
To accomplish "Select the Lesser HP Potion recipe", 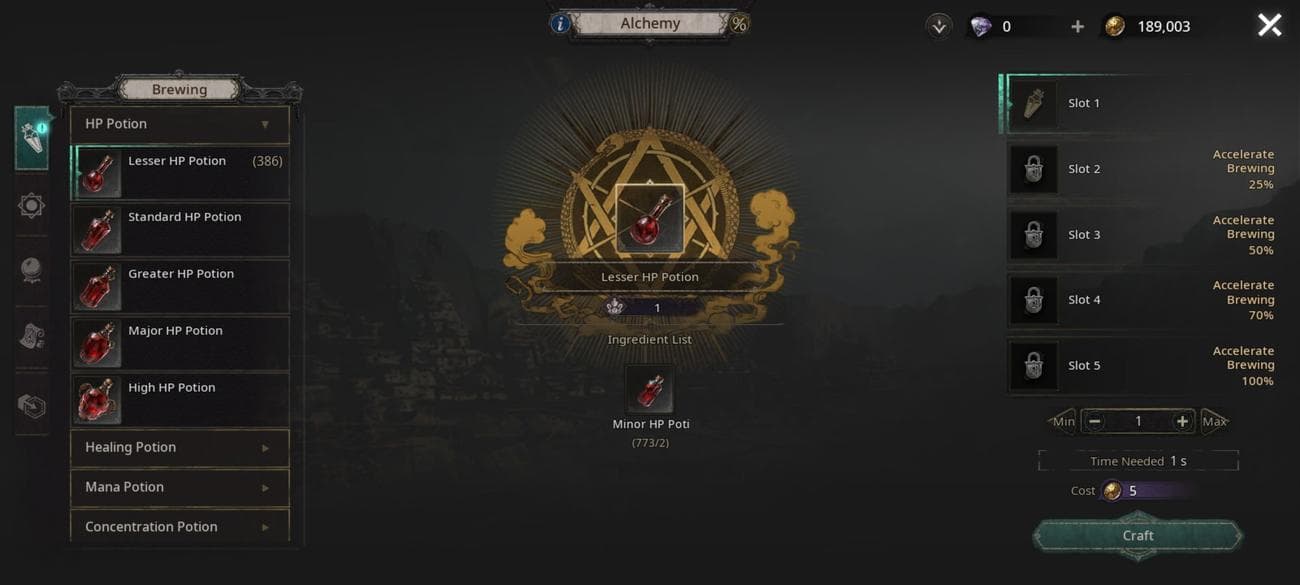I will click(180, 173).
